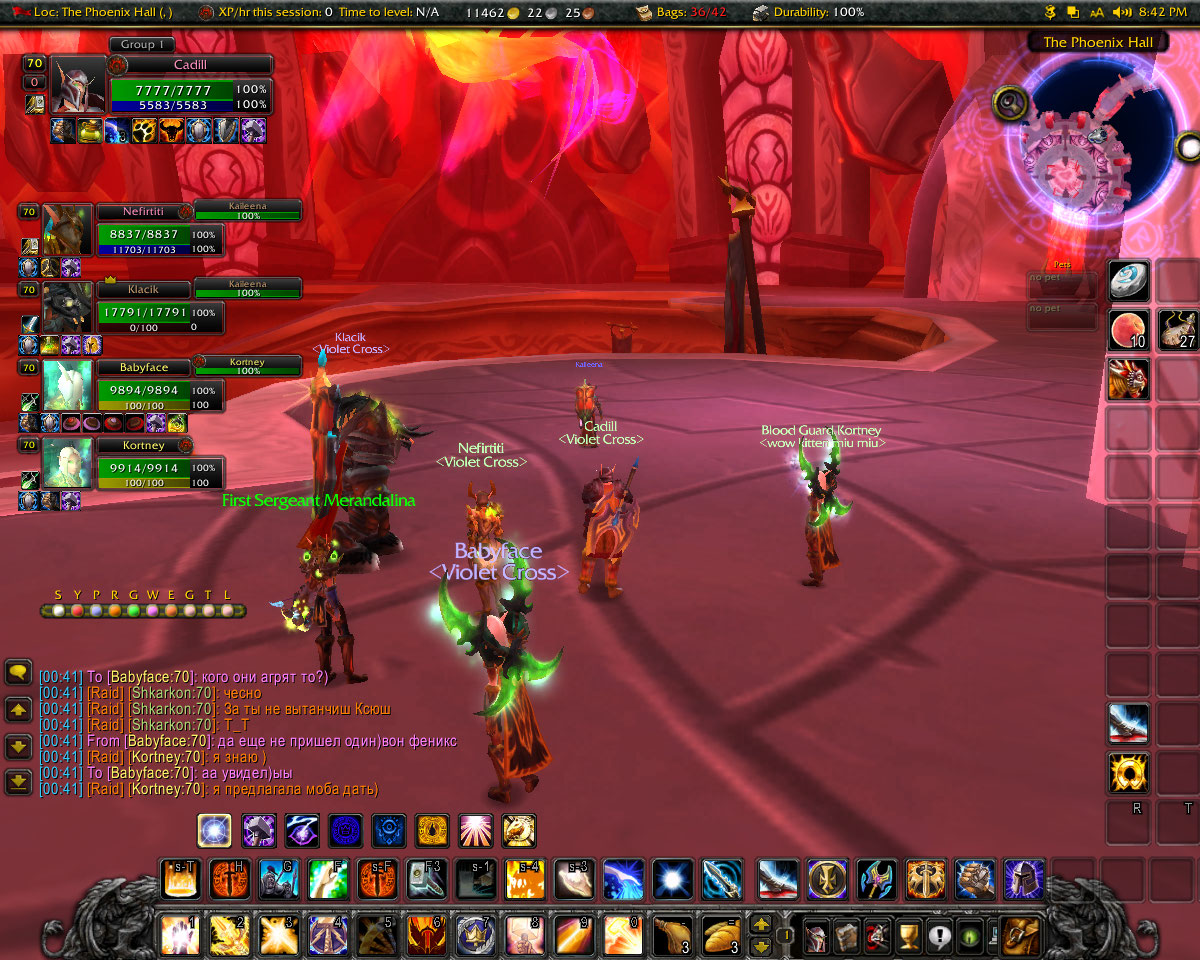The image size is (1200, 960).
Task: Select Nefirtiti's party frame portrait
Action: (x=67, y=230)
